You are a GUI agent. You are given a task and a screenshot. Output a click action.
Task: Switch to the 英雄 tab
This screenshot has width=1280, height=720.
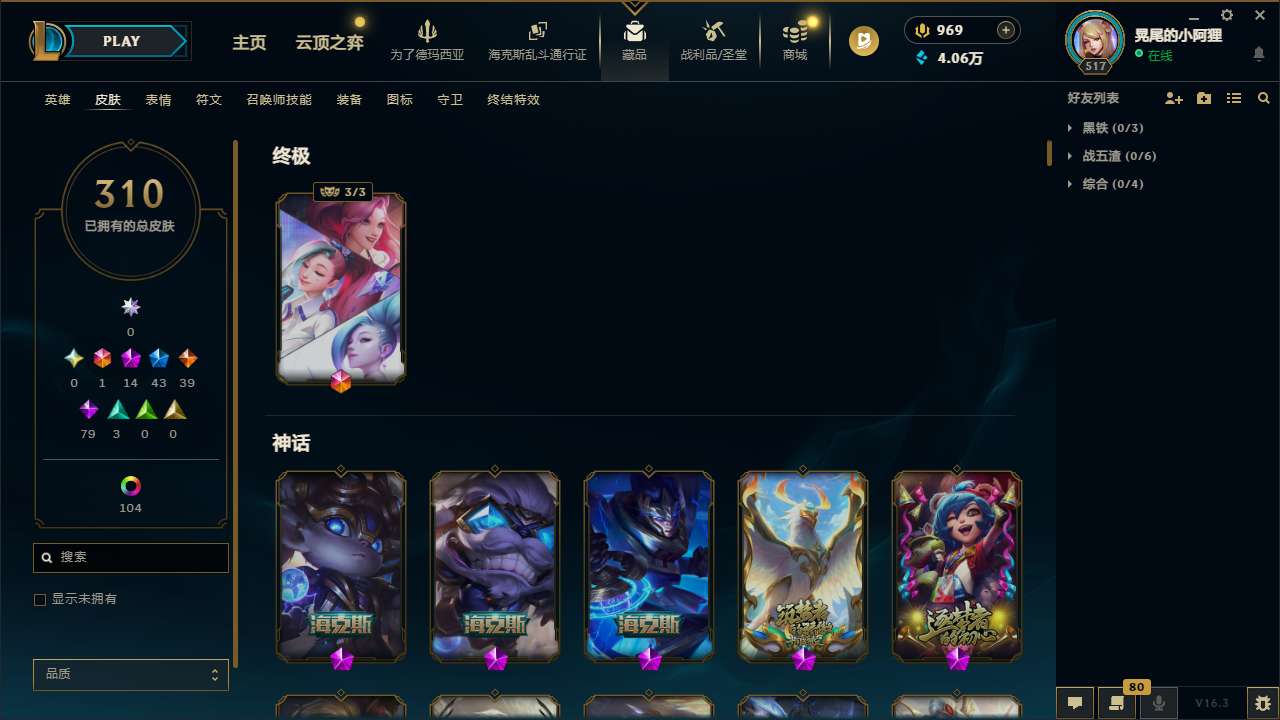coord(57,100)
